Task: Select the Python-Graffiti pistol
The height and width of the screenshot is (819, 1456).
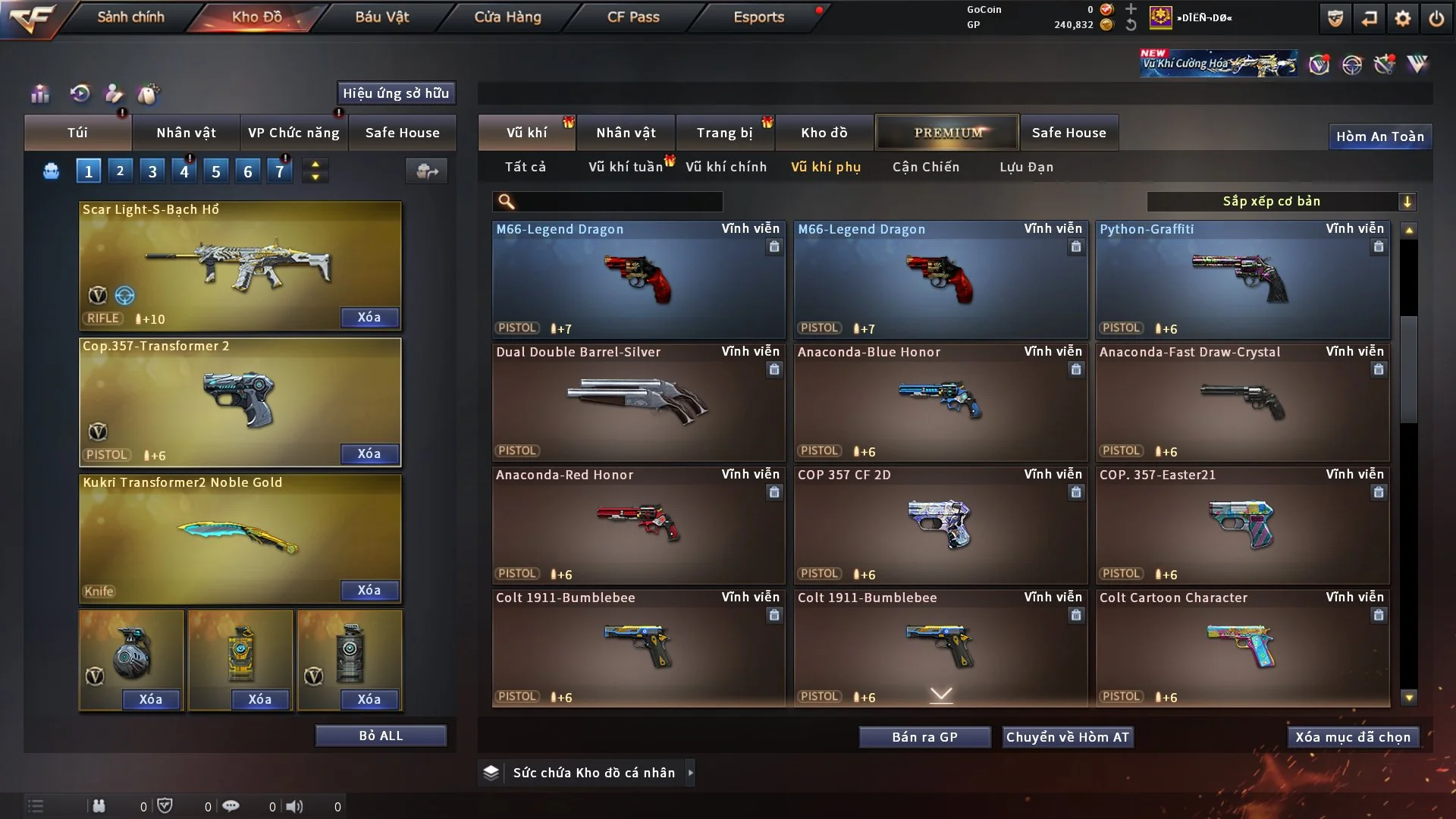Action: 1242,279
